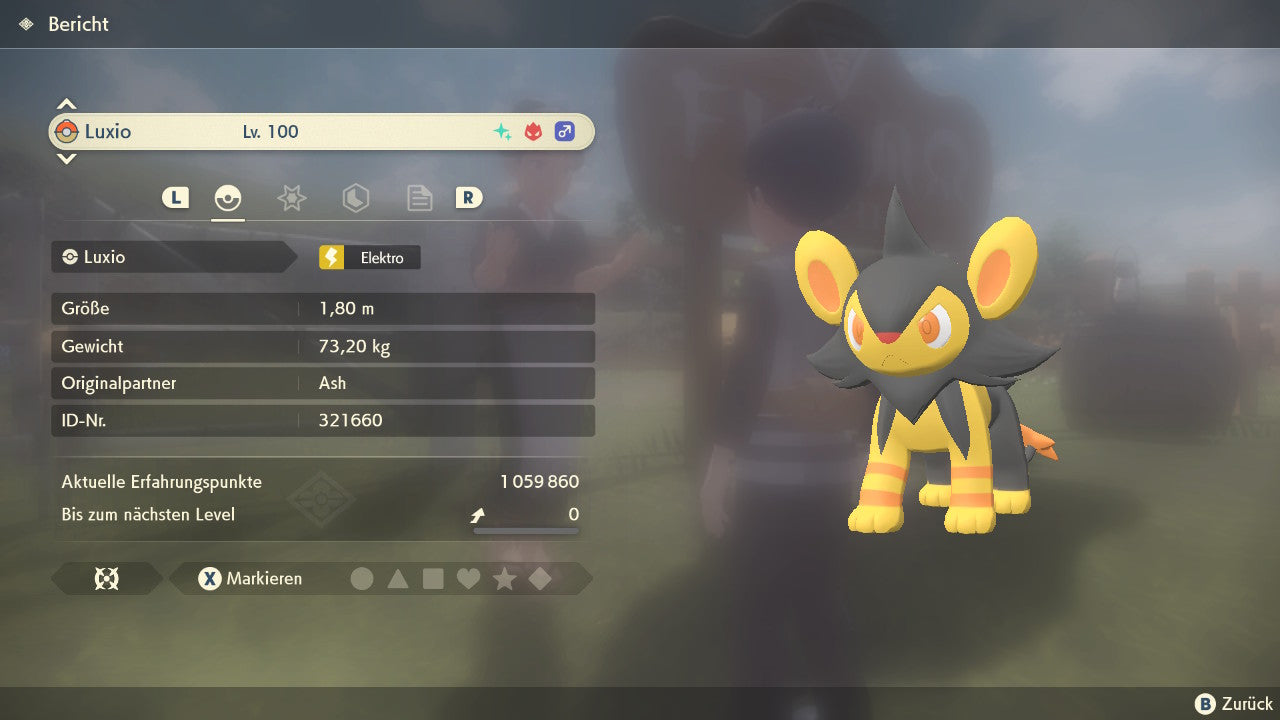Toggle the diamond marking
1280x720 pixels.
[540, 578]
